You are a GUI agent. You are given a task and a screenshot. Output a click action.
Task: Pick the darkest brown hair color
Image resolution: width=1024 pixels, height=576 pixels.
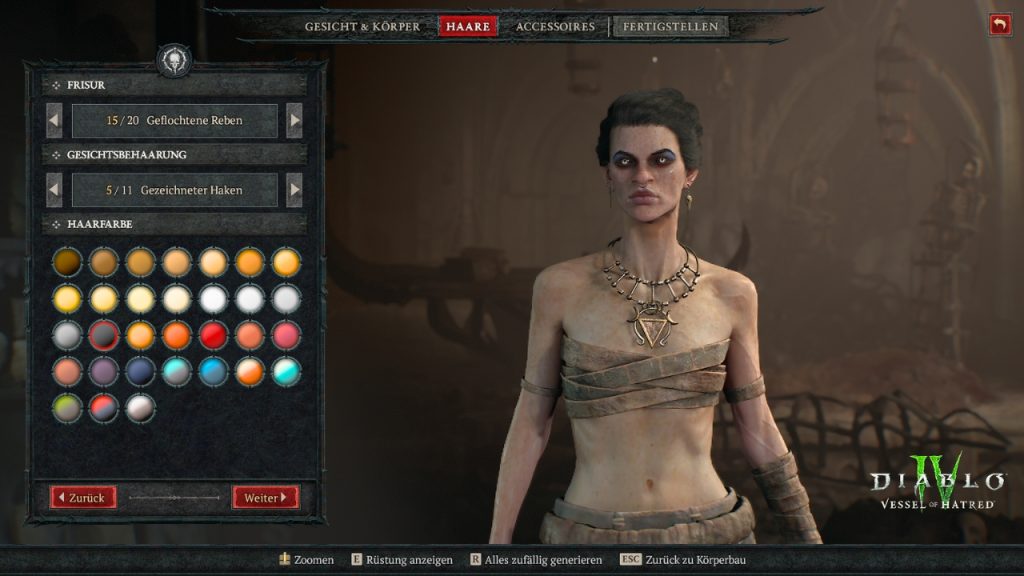[67, 262]
